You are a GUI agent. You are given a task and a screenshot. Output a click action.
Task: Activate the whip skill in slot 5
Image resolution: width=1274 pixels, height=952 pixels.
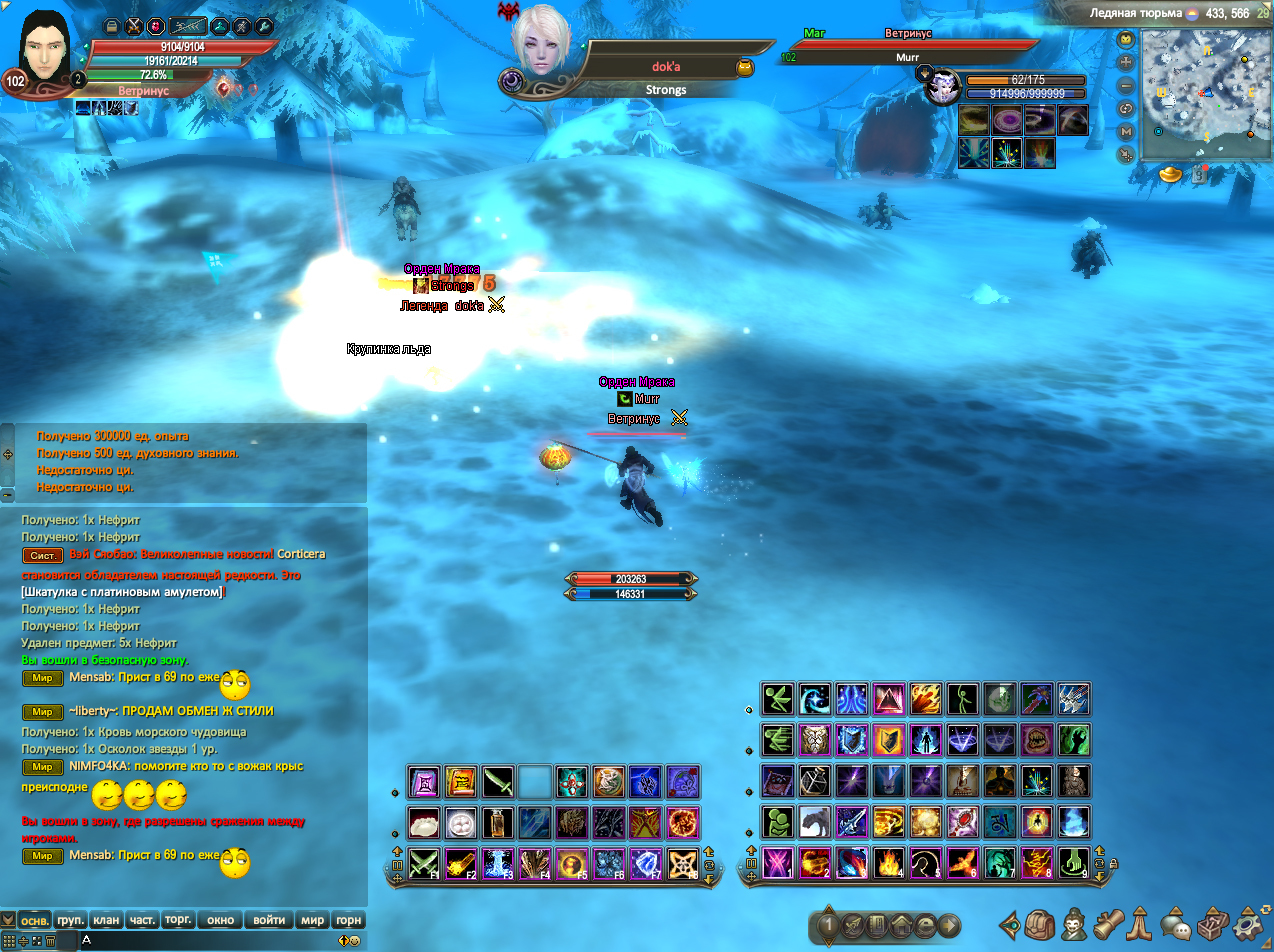coord(925,862)
